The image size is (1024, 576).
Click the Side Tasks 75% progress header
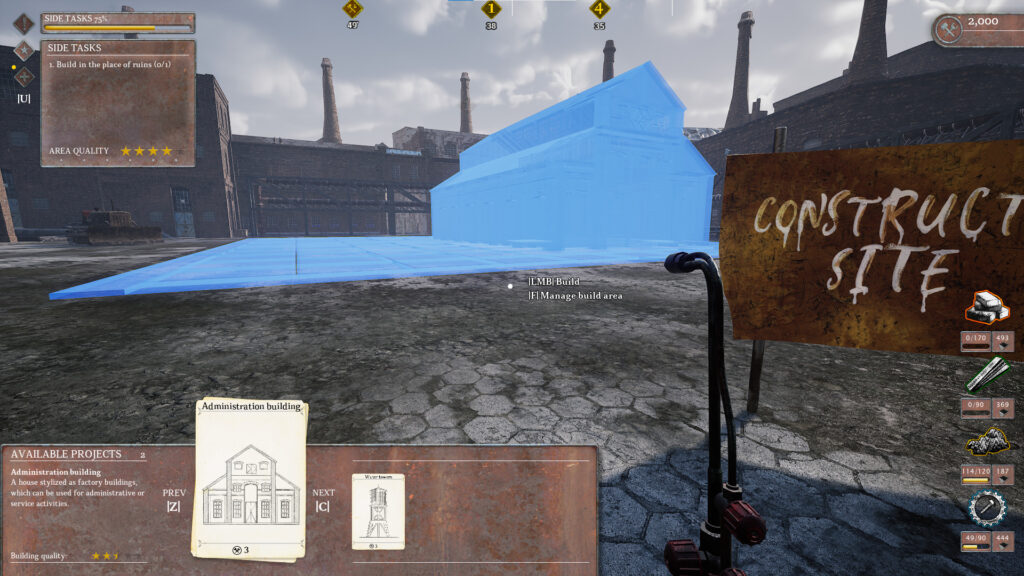[x=118, y=22]
